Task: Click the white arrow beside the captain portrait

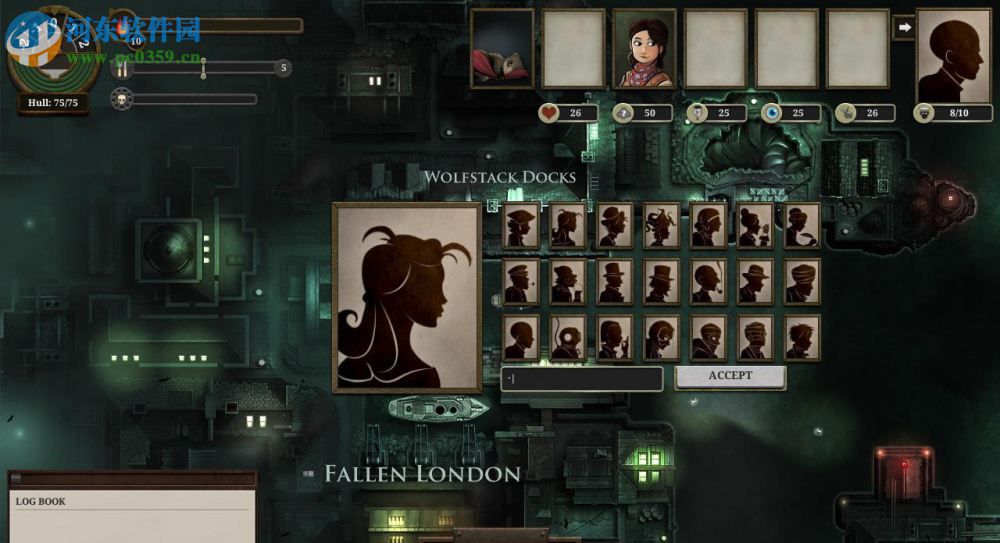Action: click(904, 28)
